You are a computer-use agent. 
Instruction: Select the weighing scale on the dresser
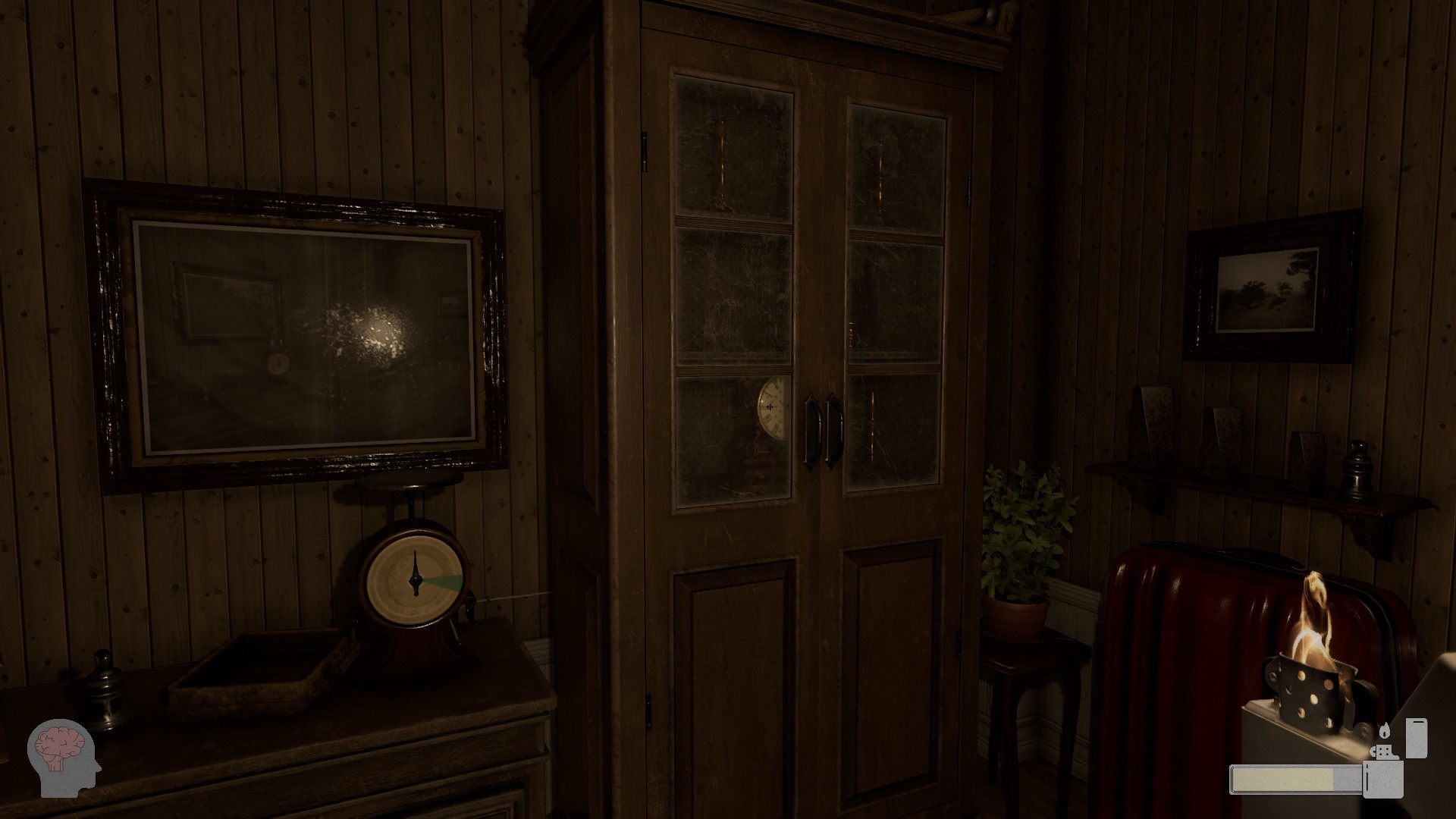coord(413,584)
